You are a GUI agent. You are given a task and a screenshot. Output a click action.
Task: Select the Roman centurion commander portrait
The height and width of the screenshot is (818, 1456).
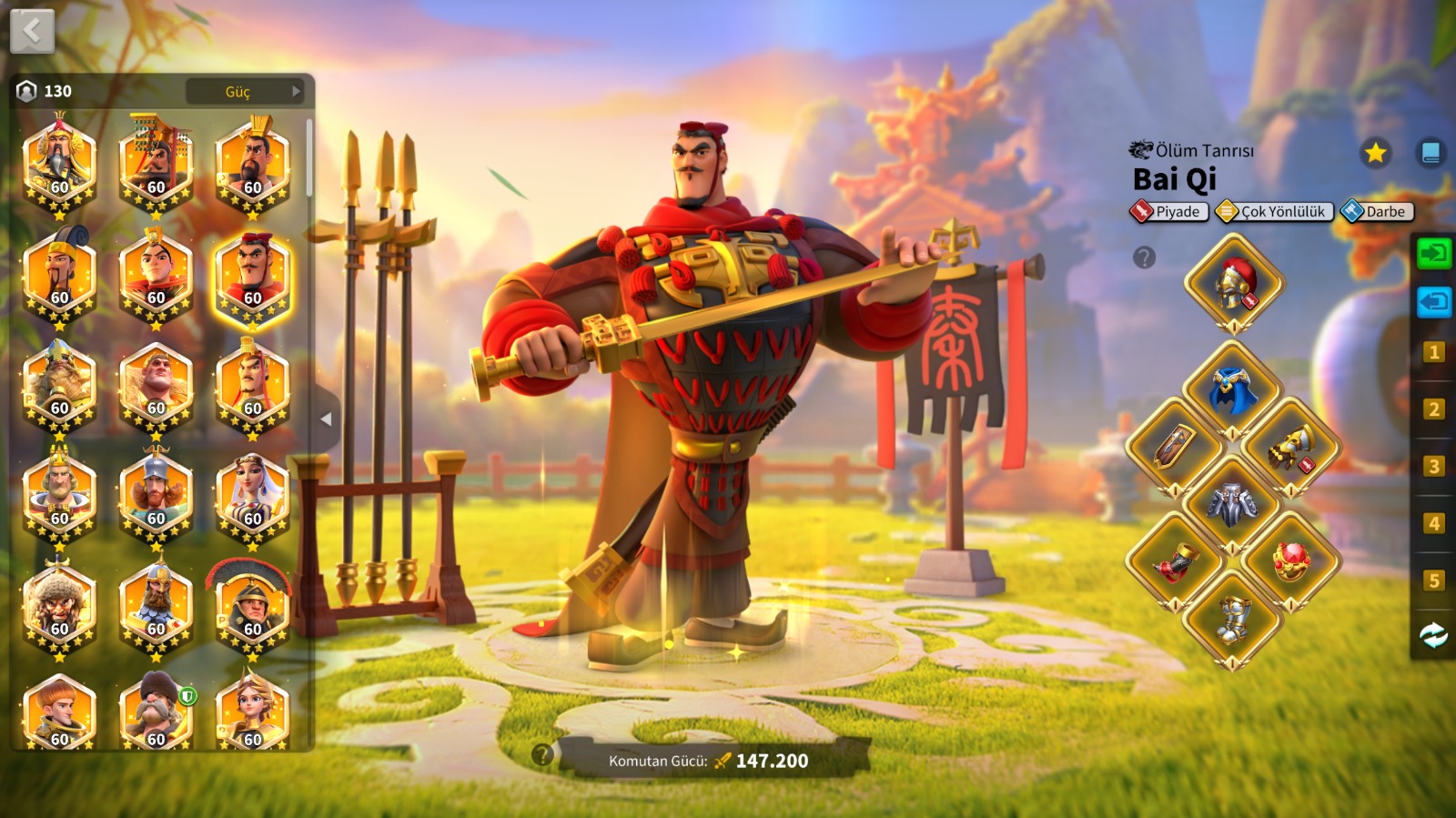252,605
